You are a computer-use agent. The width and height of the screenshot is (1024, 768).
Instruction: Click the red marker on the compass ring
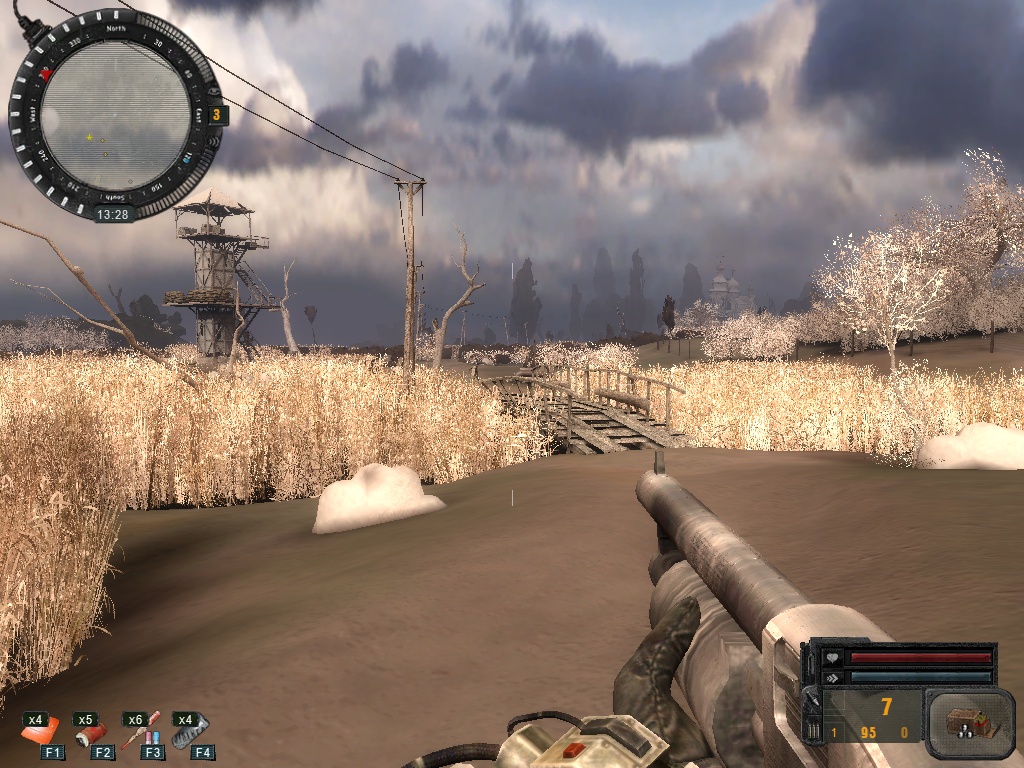pyautogui.click(x=45, y=74)
